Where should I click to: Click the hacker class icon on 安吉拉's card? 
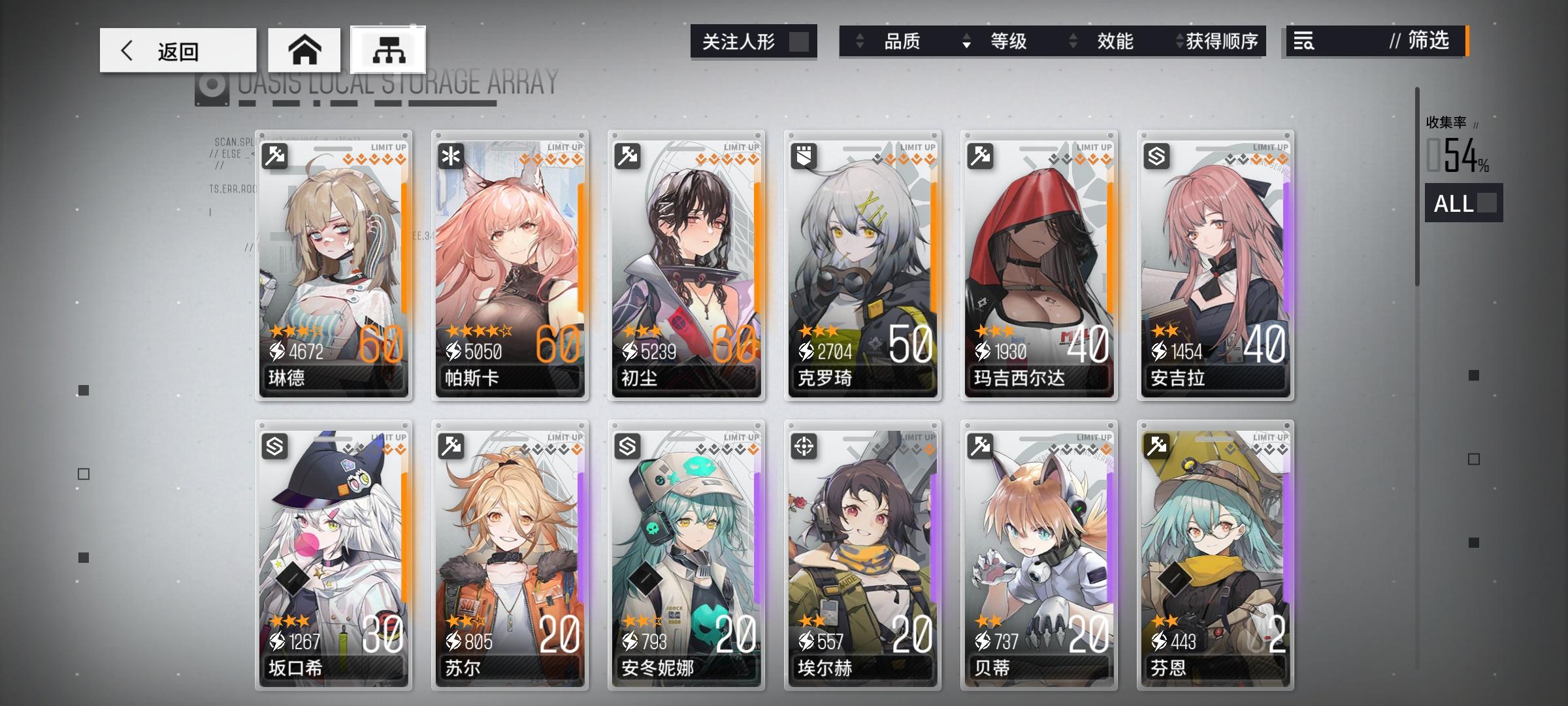click(1157, 155)
